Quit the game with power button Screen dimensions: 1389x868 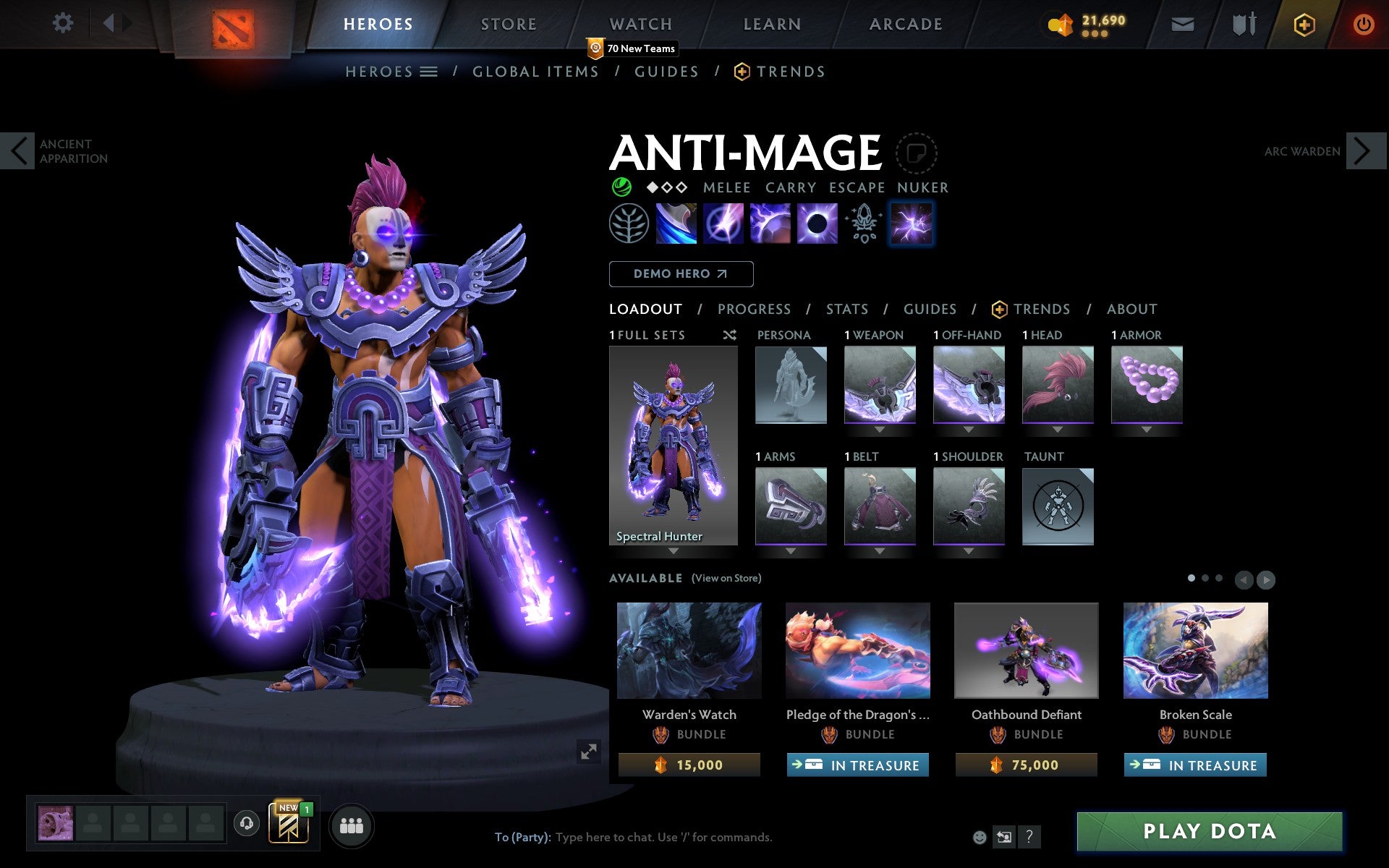click(1363, 25)
